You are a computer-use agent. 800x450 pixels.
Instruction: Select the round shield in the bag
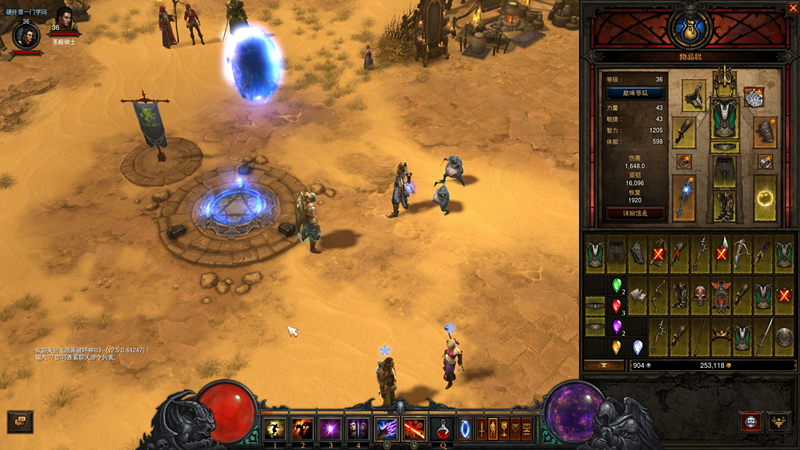click(x=785, y=337)
